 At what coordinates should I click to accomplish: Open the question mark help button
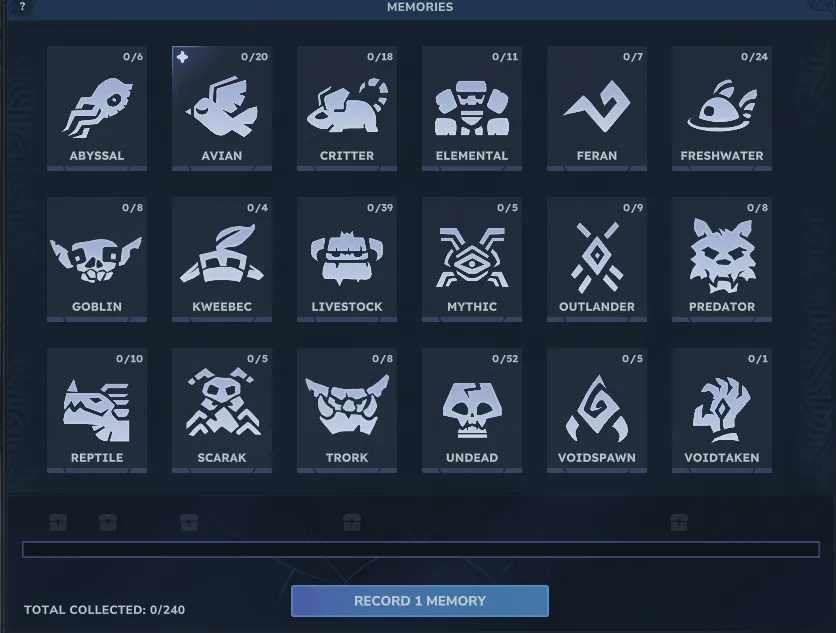pyautogui.click(x=22, y=7)
